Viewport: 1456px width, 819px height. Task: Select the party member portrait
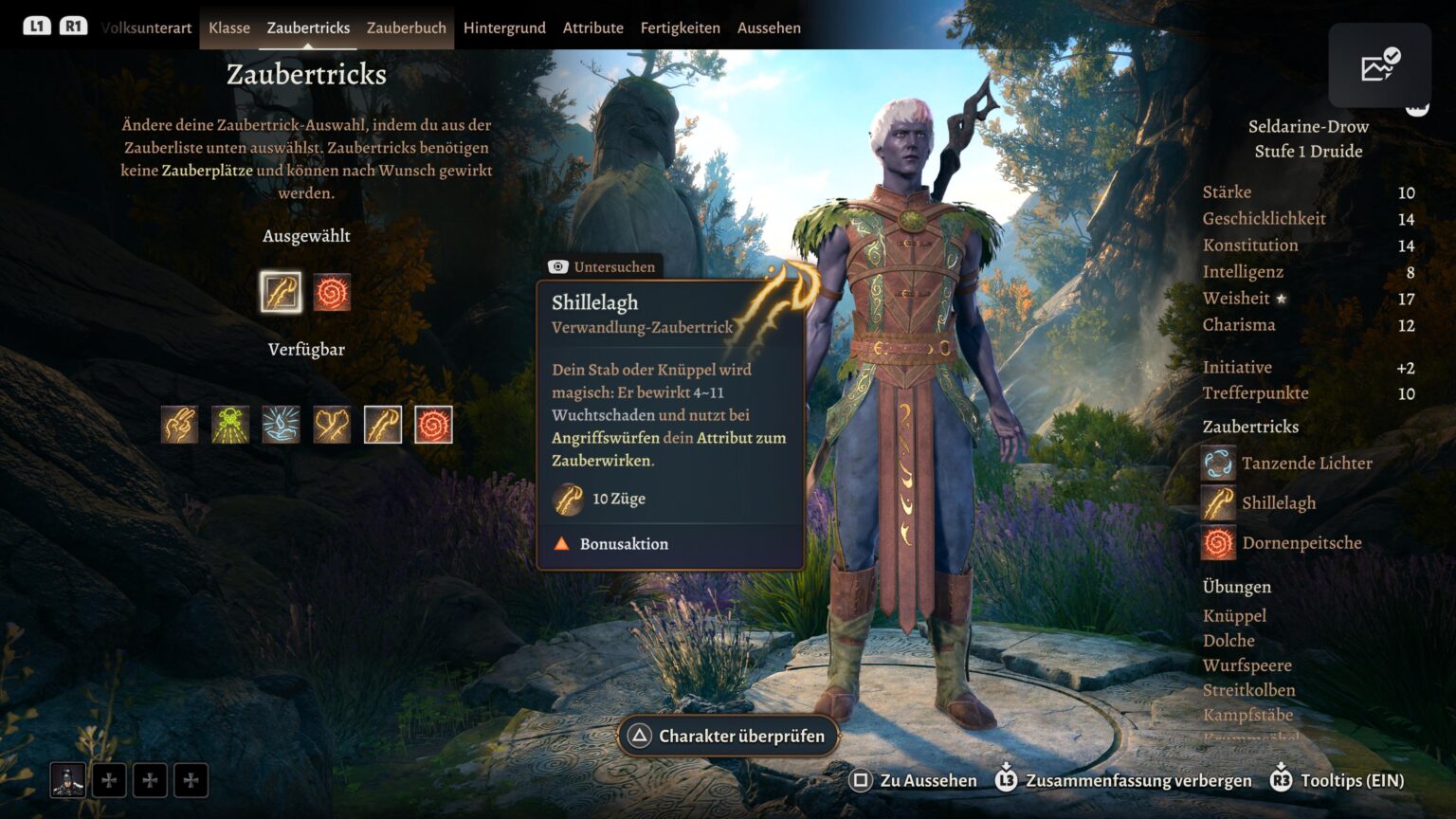pyautogui.click(x=68, y=780)
